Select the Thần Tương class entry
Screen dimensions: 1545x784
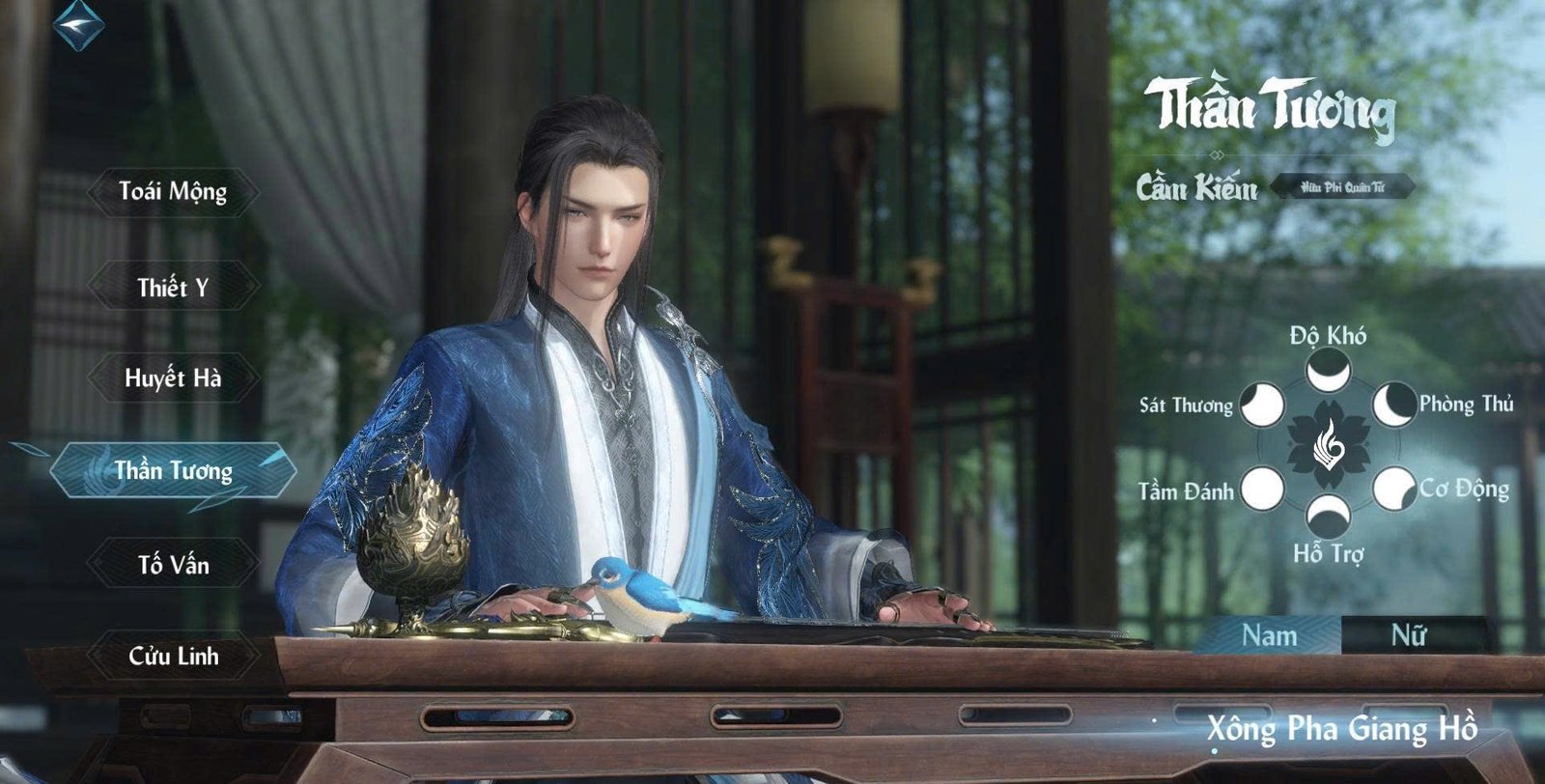pyautogui.click(x=173, y=470)
